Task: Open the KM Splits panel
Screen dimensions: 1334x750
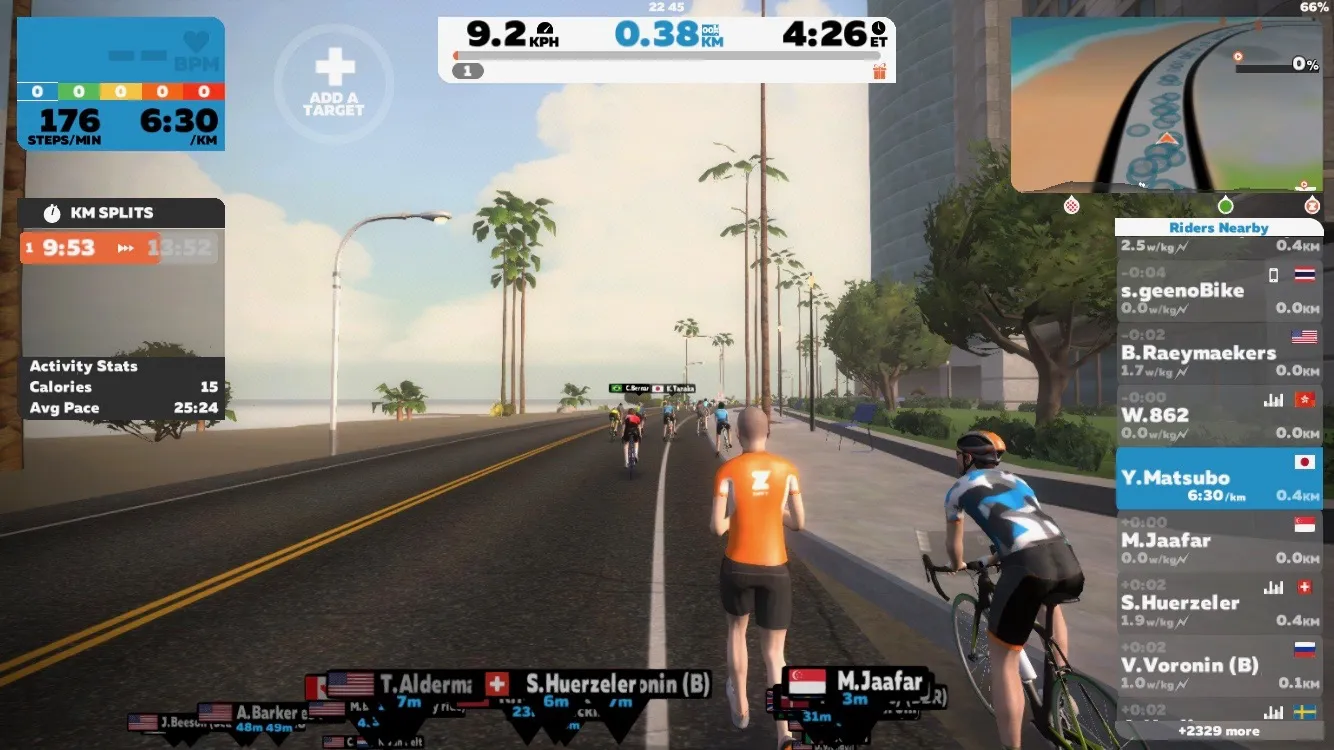Action: click(121, 213)
